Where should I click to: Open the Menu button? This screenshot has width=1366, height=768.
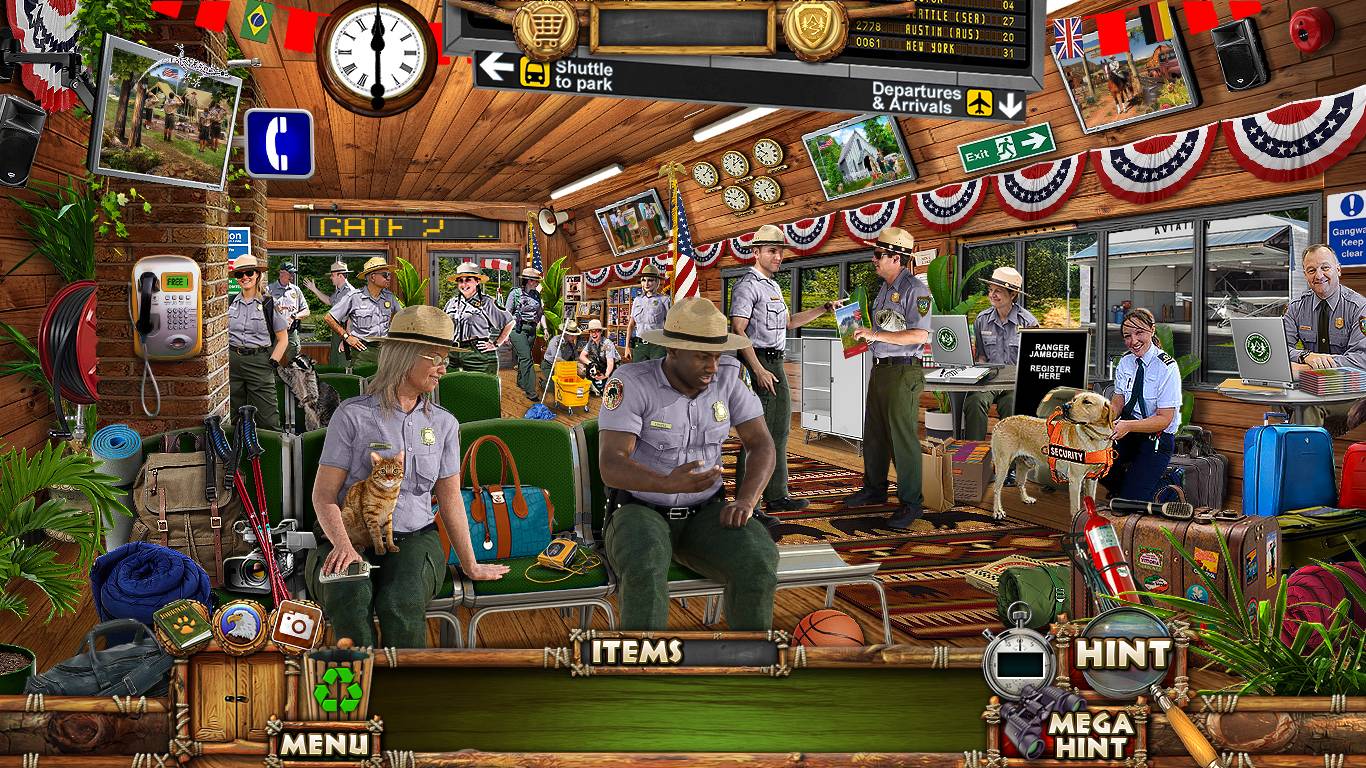(324, 743)
